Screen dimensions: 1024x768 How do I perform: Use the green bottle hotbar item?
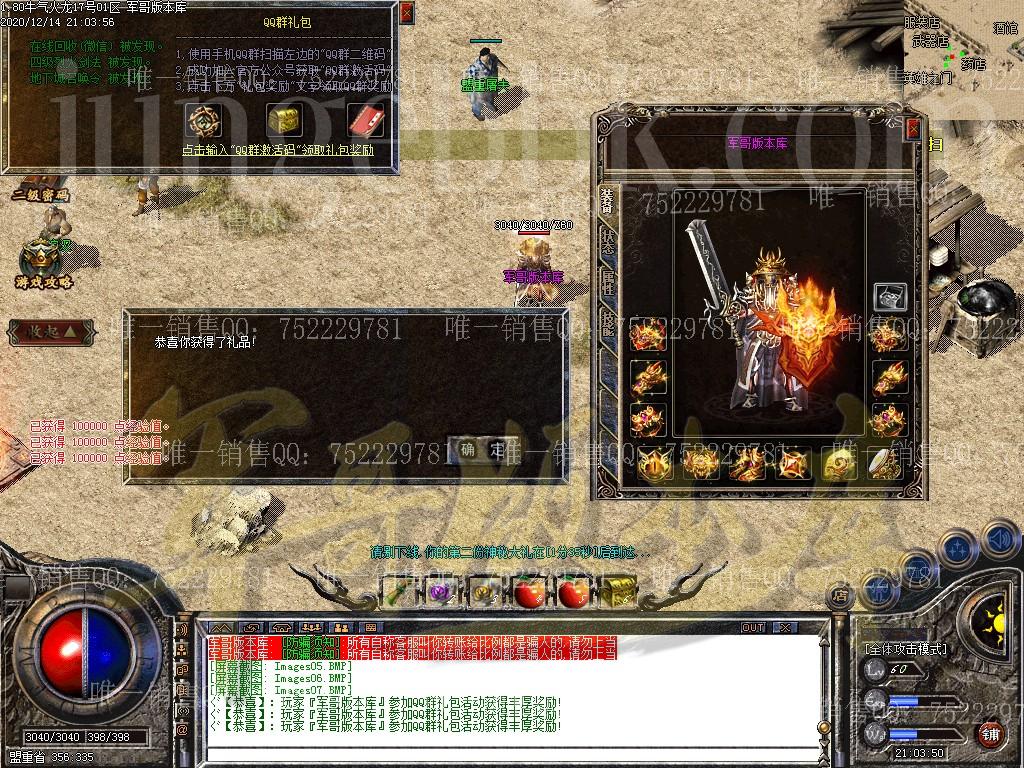(401, 592)
